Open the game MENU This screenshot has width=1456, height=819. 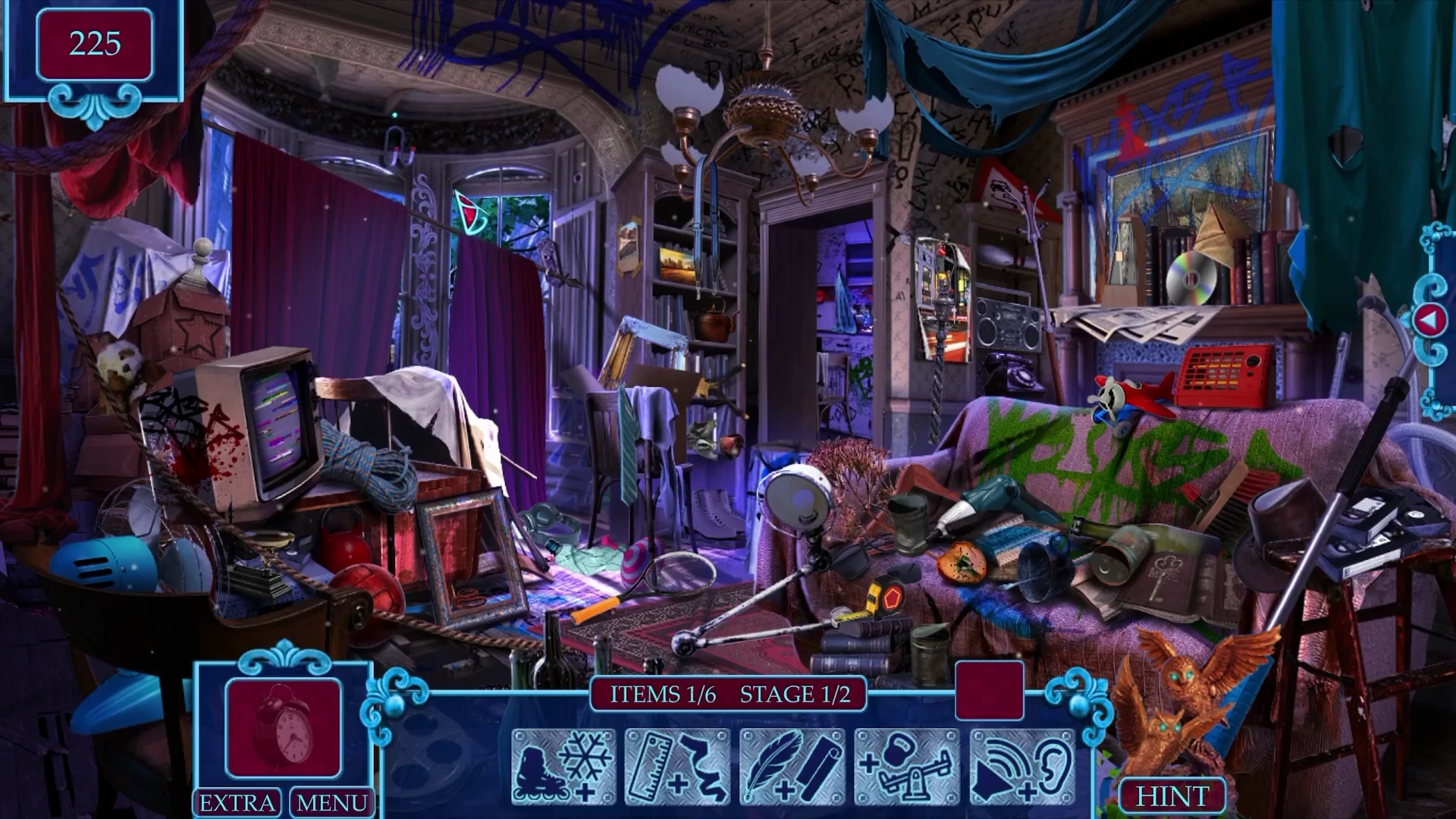tap(331, 802)
